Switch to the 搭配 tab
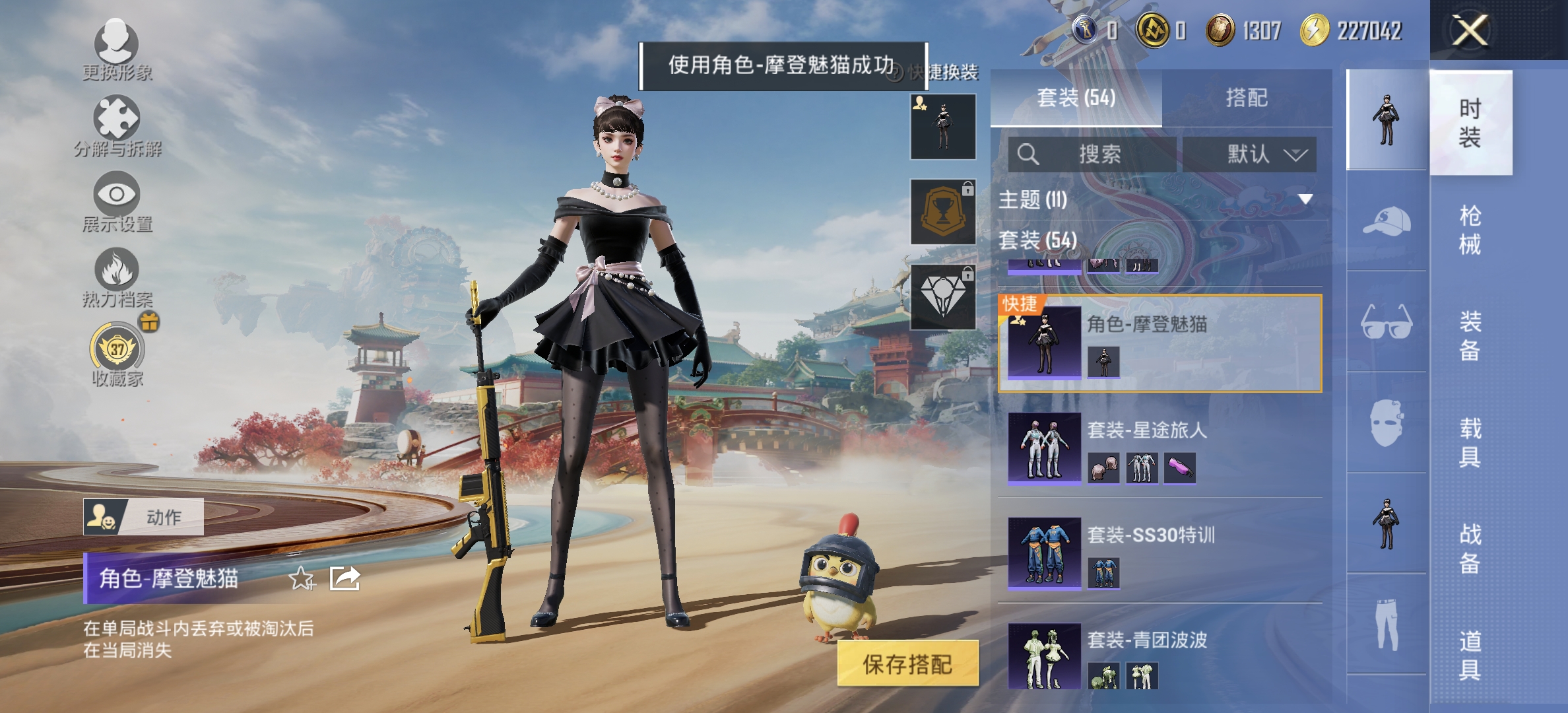The image size is (1568, 713). coord(1249,96)
